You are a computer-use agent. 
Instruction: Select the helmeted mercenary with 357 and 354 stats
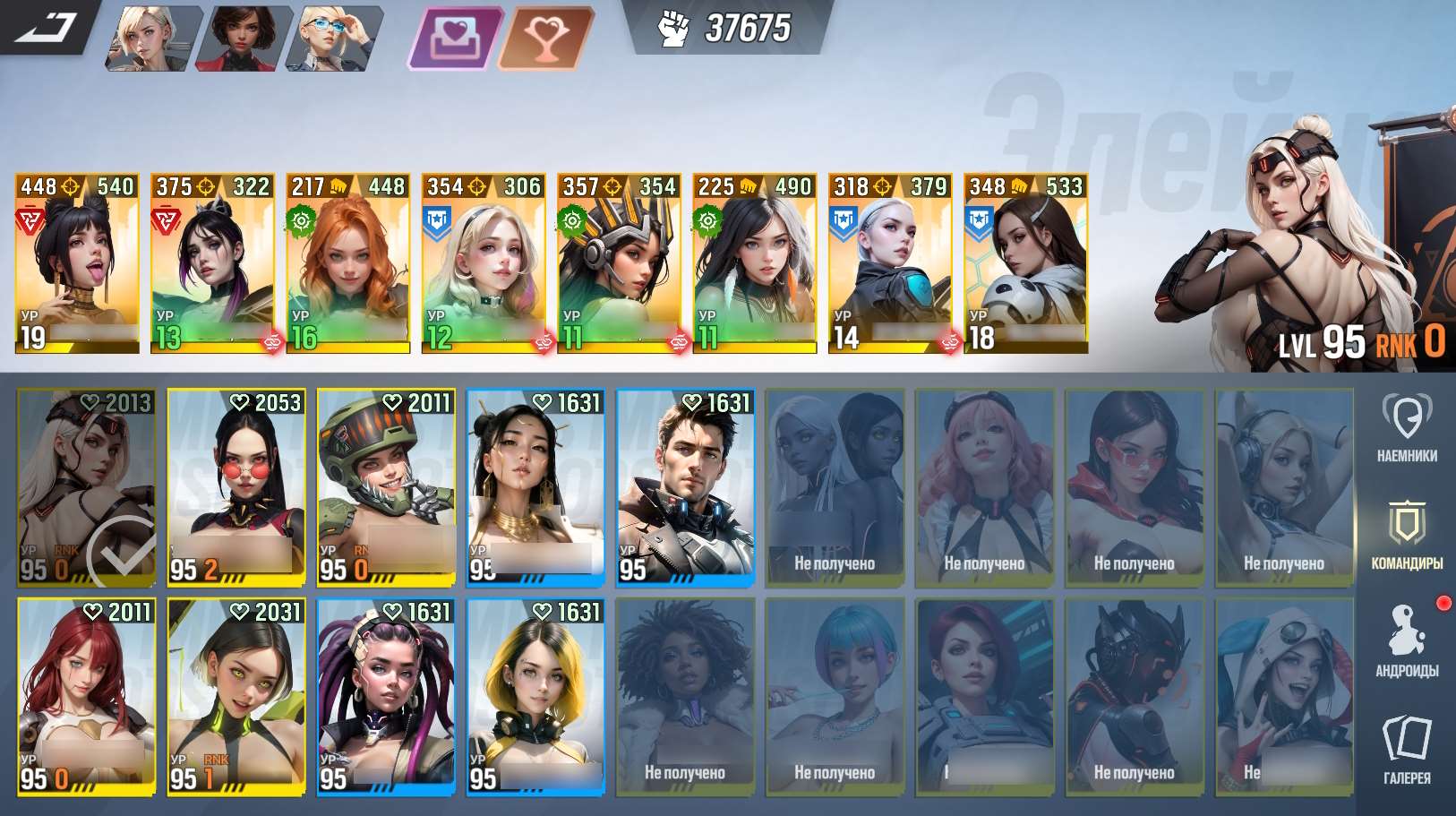click(x=619, y=263)
